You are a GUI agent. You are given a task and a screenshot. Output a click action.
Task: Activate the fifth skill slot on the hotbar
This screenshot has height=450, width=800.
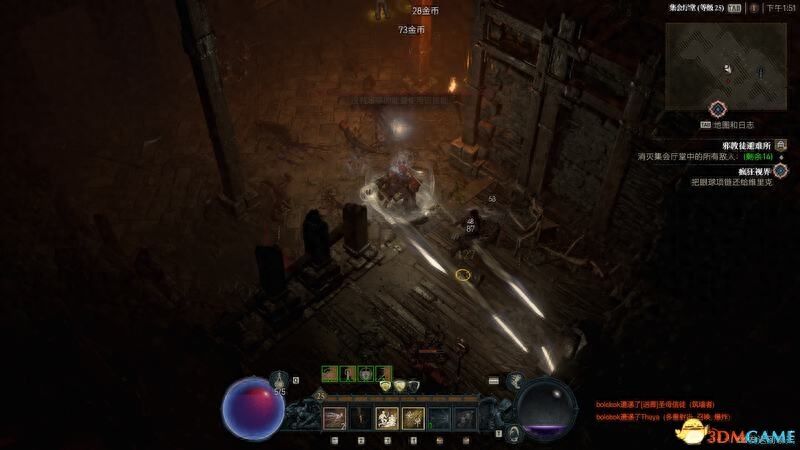point(440,418)
